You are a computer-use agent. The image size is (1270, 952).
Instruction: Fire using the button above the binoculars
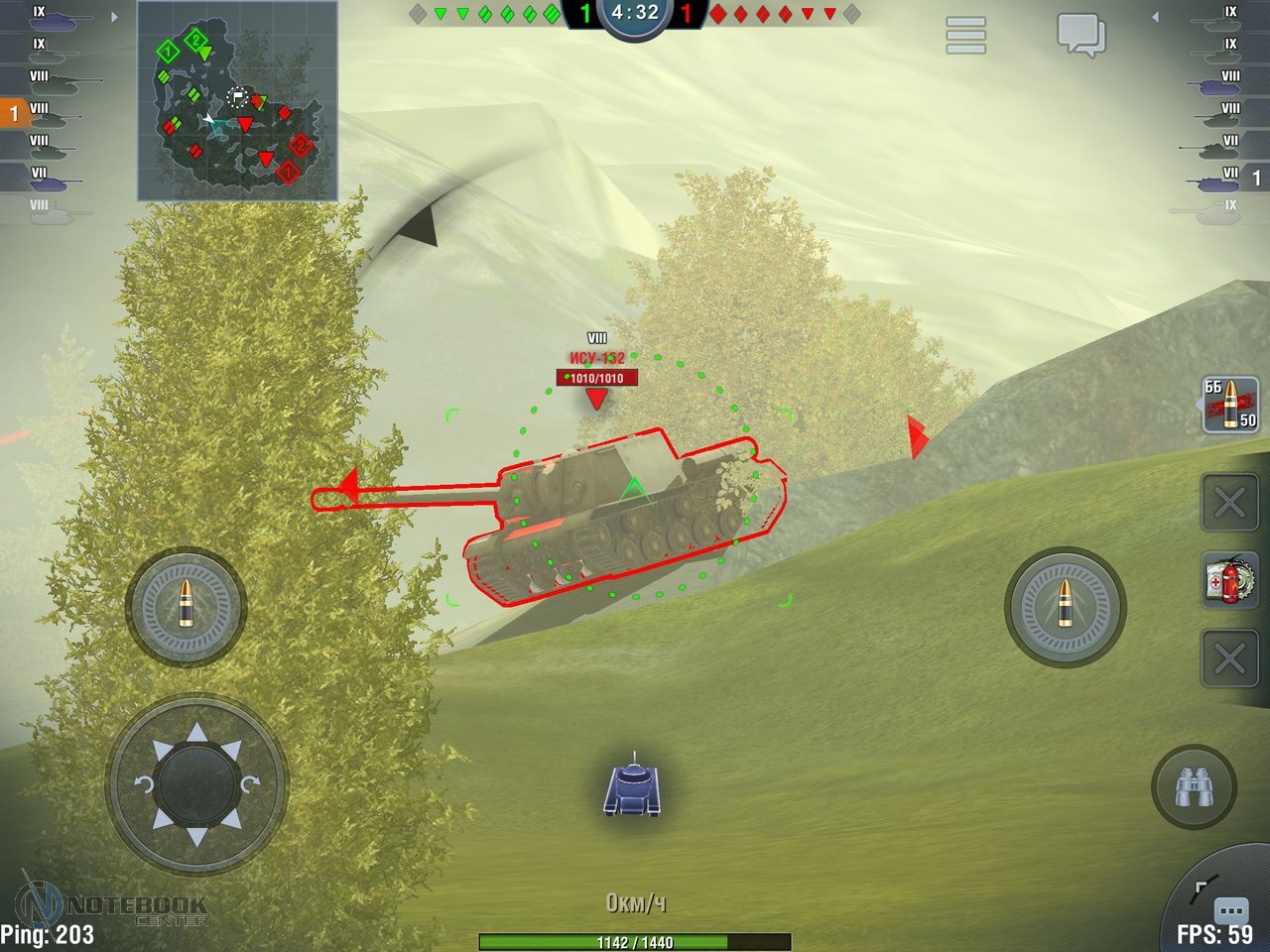(x=1066, y=605)
